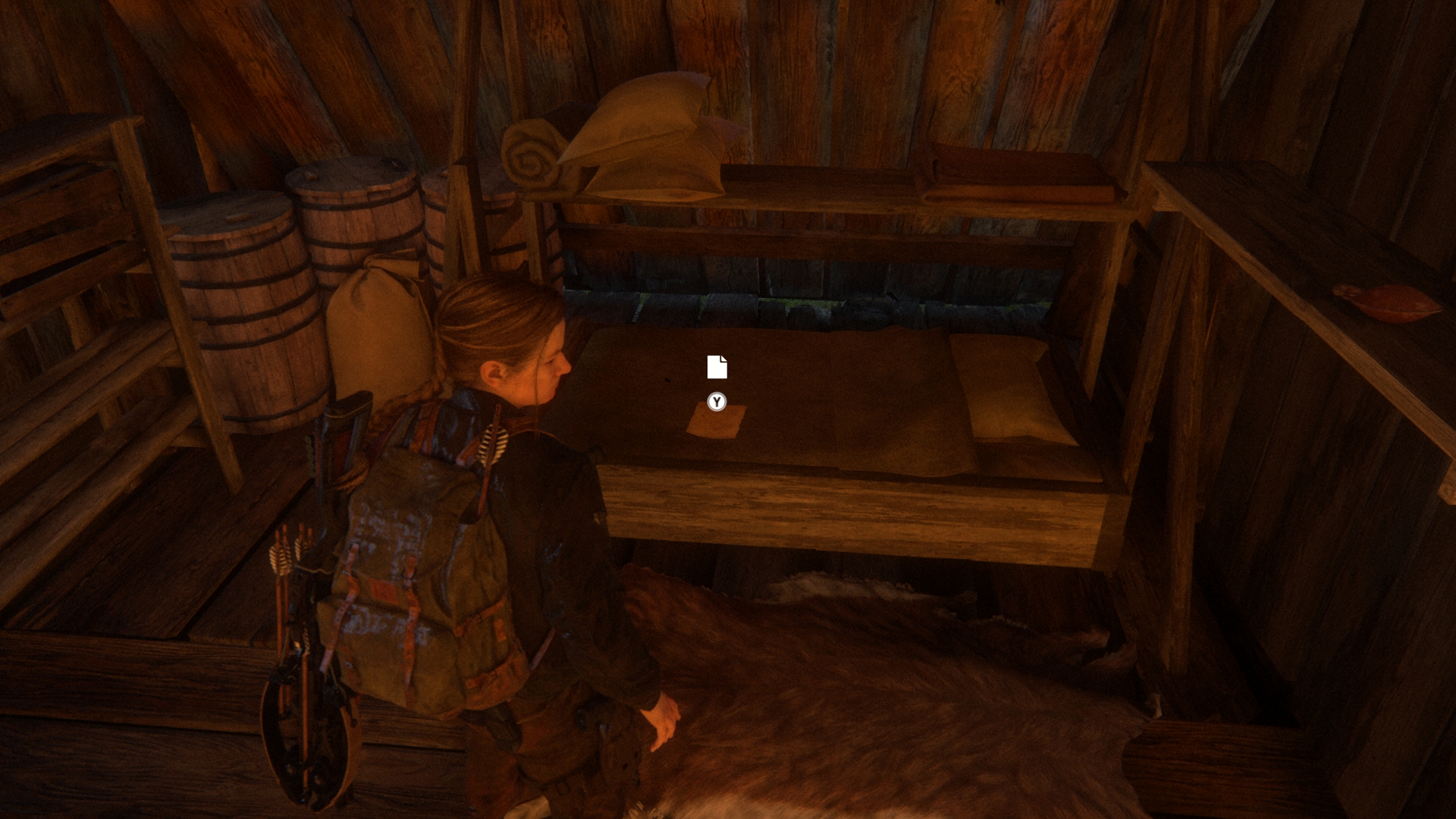Select the white document pickup icon

coord(717,367)
